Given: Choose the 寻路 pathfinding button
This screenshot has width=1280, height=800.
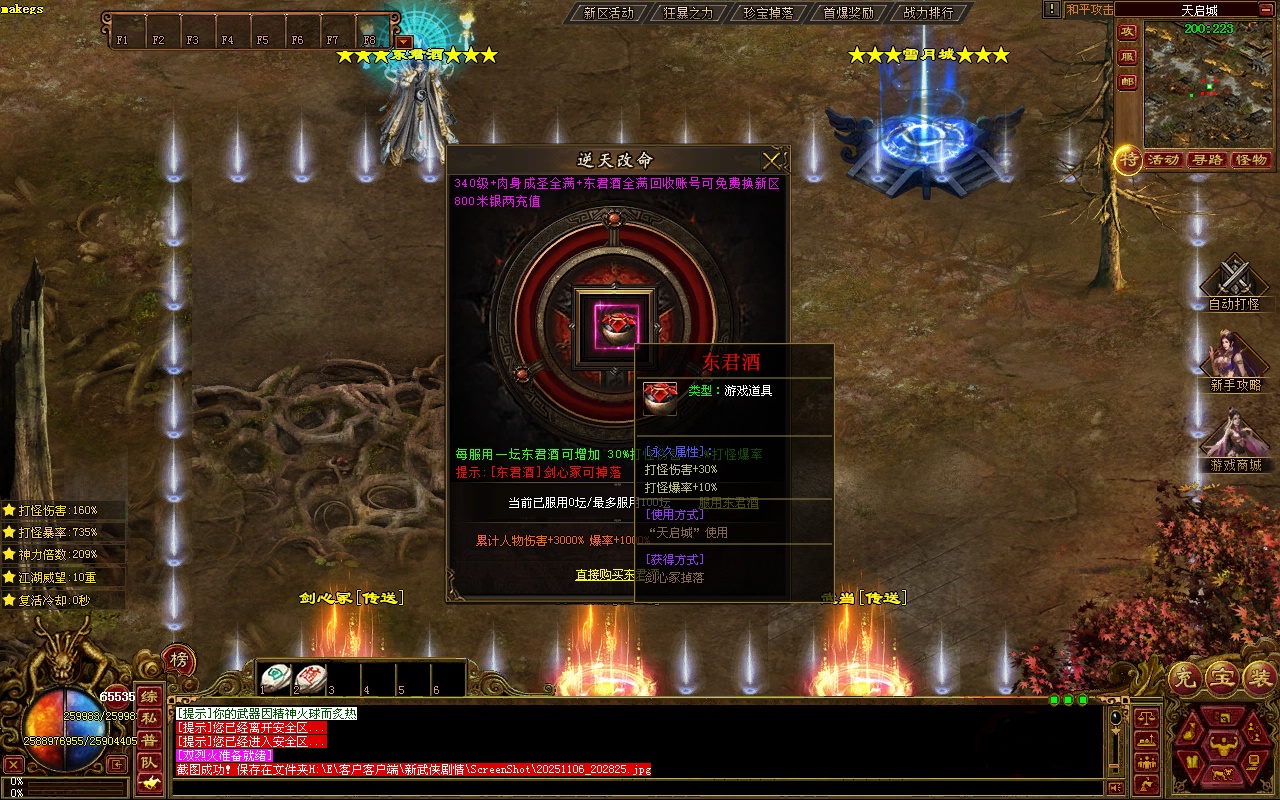Looking at the screenshot, I should [x=1207, y=160].
